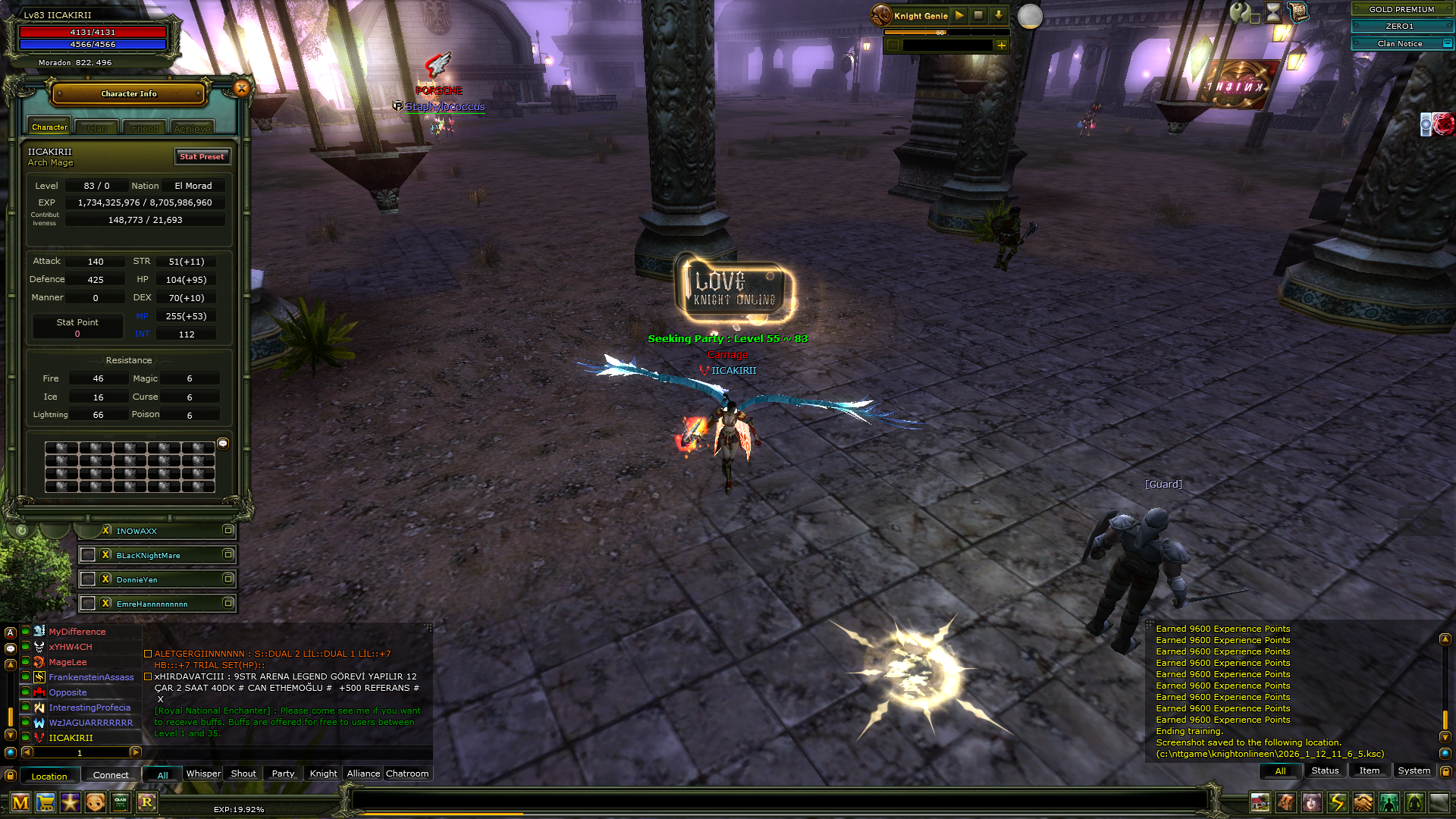Show the System log tab
Viewport: 1456px width, 819px height.
pyautogui.click(x=1414, y=770)
